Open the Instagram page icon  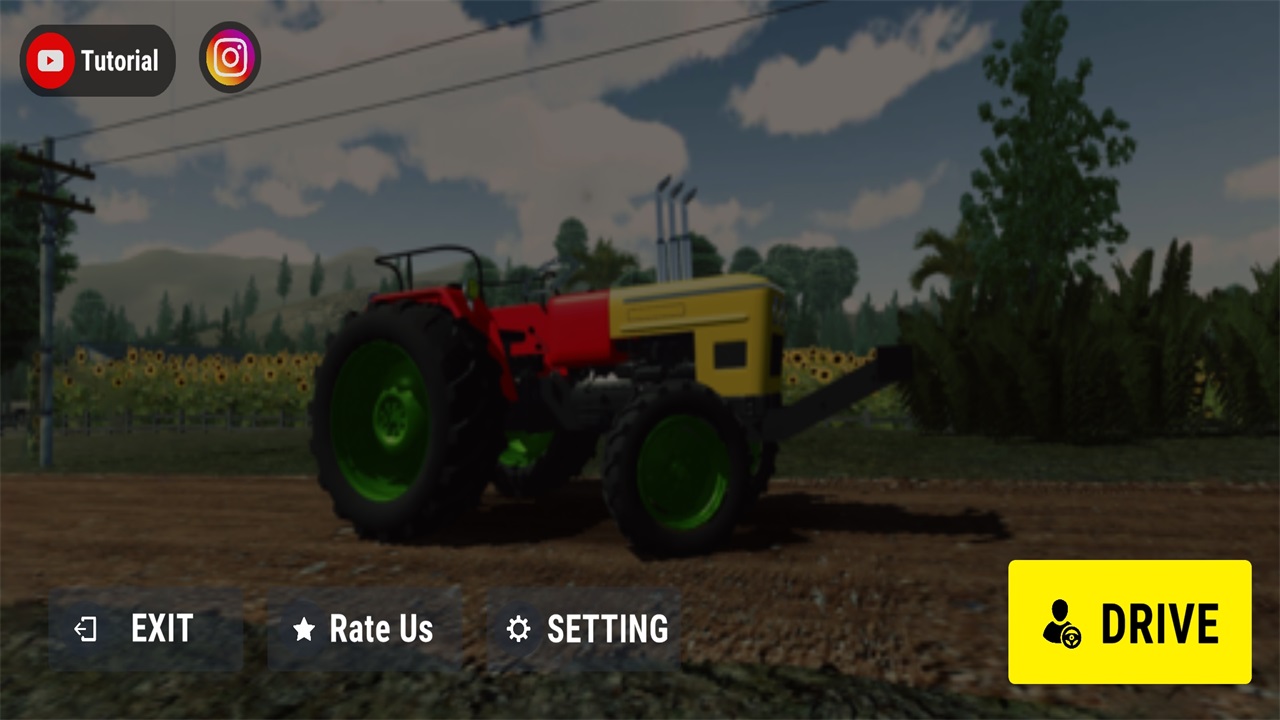tap(230, 58)
